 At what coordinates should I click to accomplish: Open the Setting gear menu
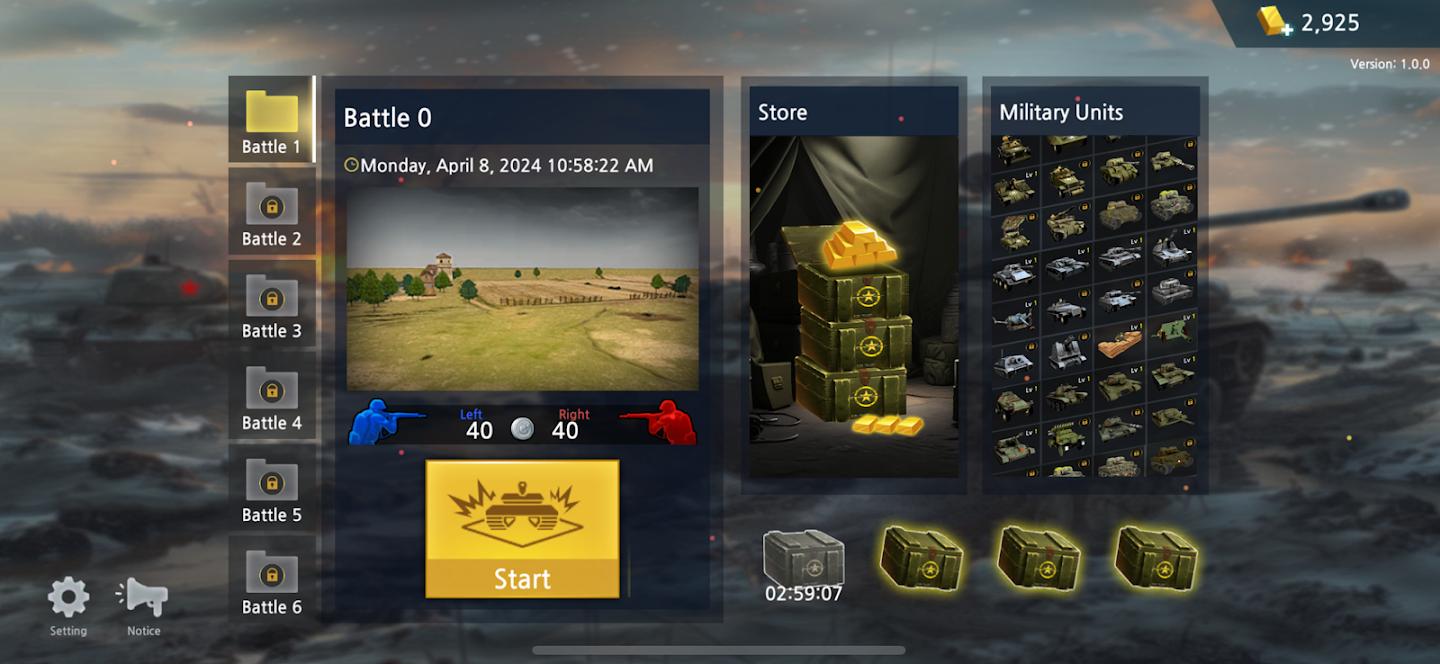(68, 604)
